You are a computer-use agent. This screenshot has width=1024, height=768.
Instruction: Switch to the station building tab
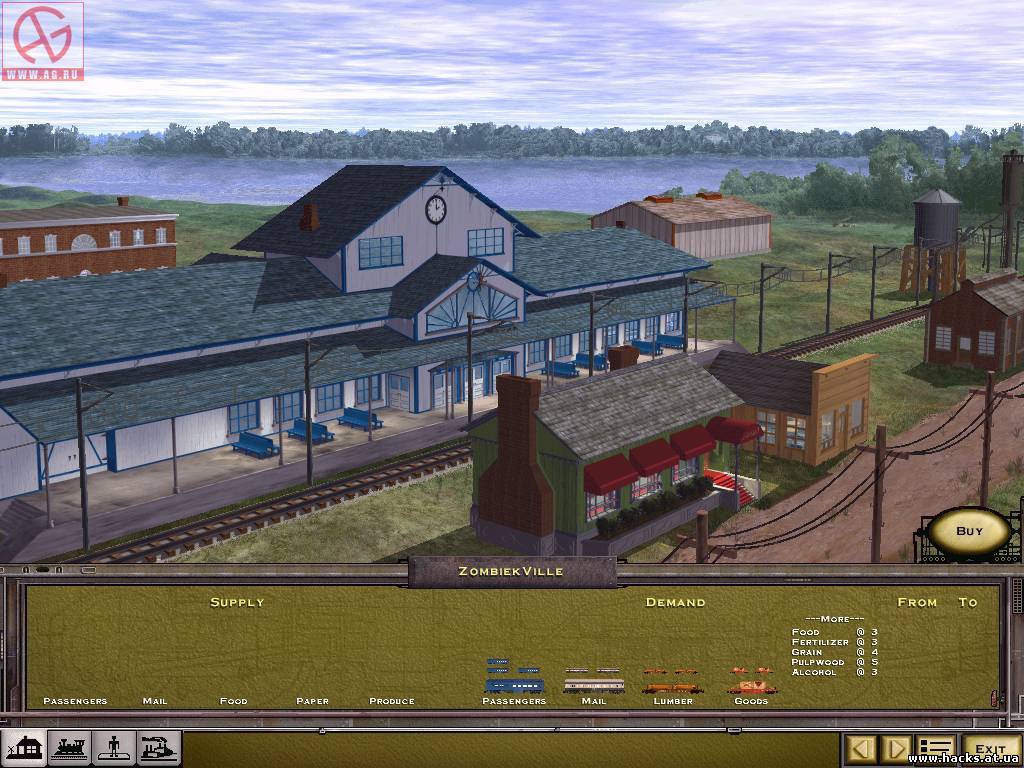coord(25,748)
